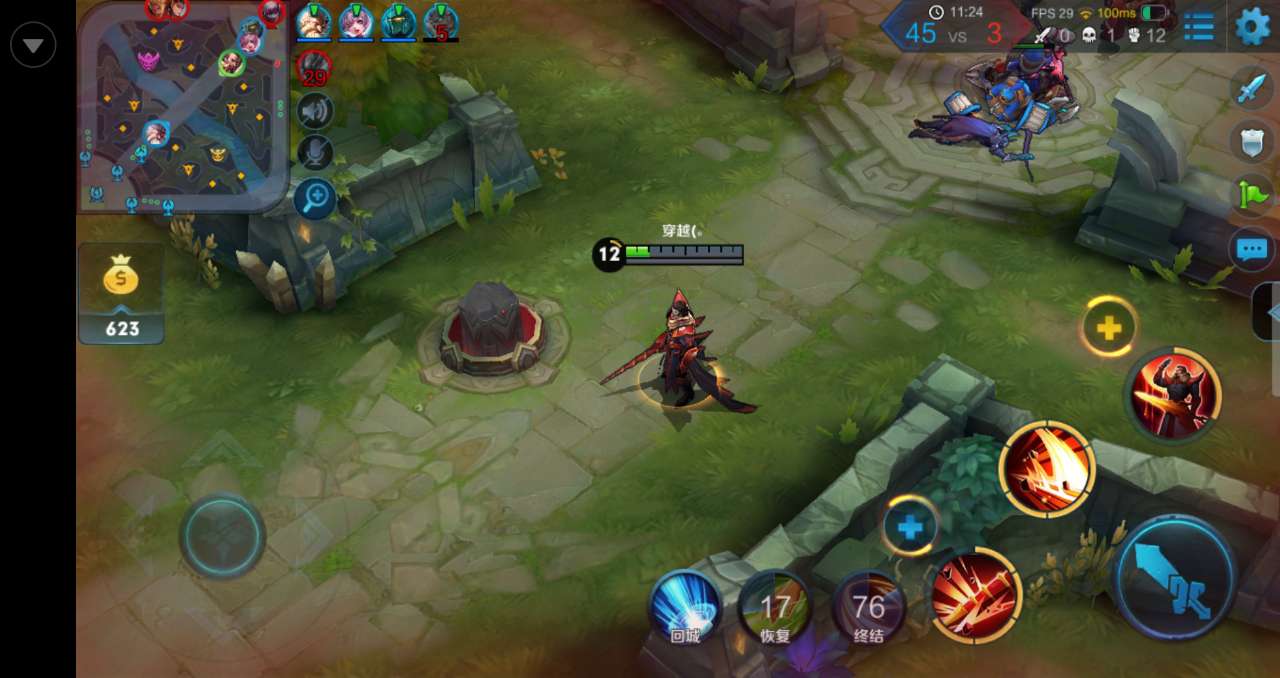Screen dimensions: 1280x678
Task: Tap the basic attack button
Action: (1176, 577)
